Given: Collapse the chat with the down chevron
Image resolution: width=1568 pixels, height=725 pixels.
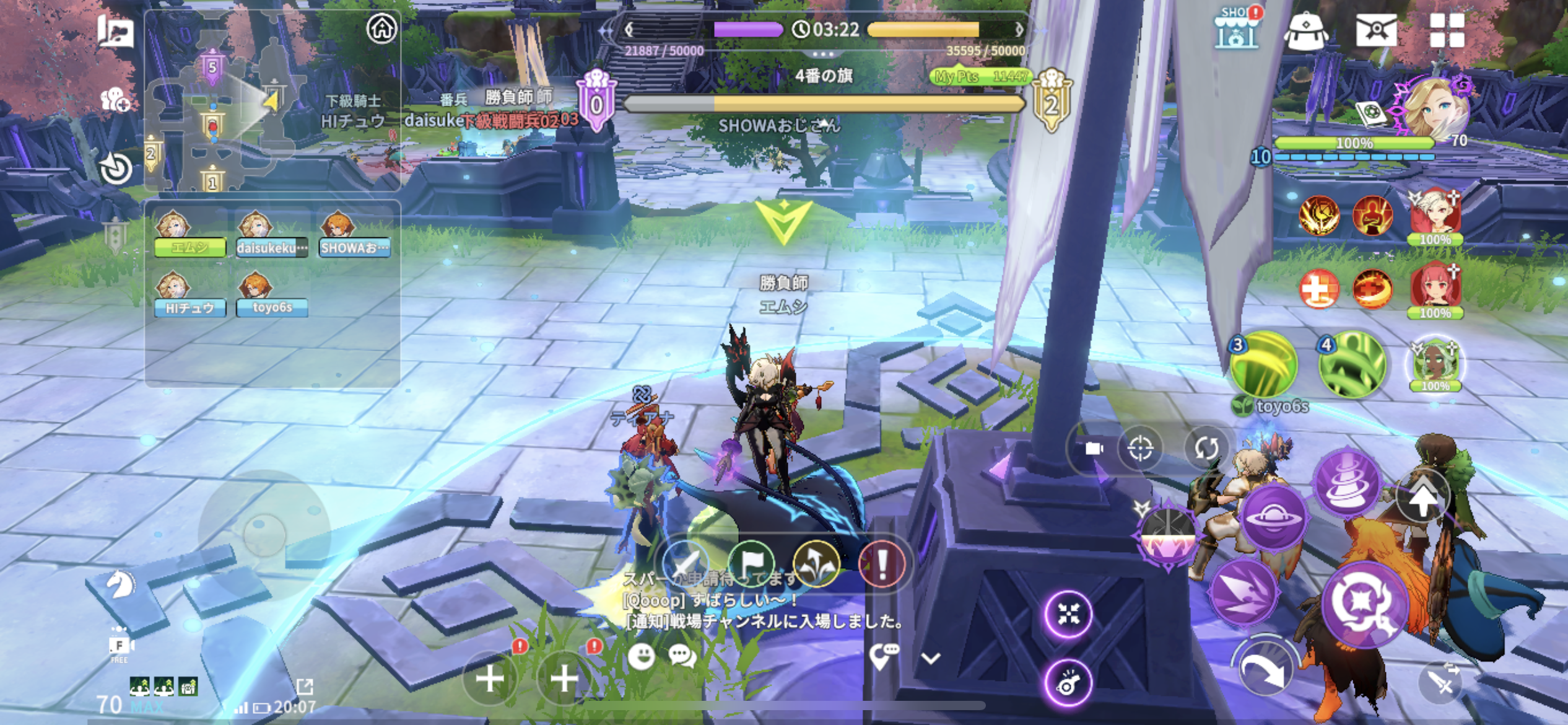Looking at the screenshot, I should coord(931,658).
